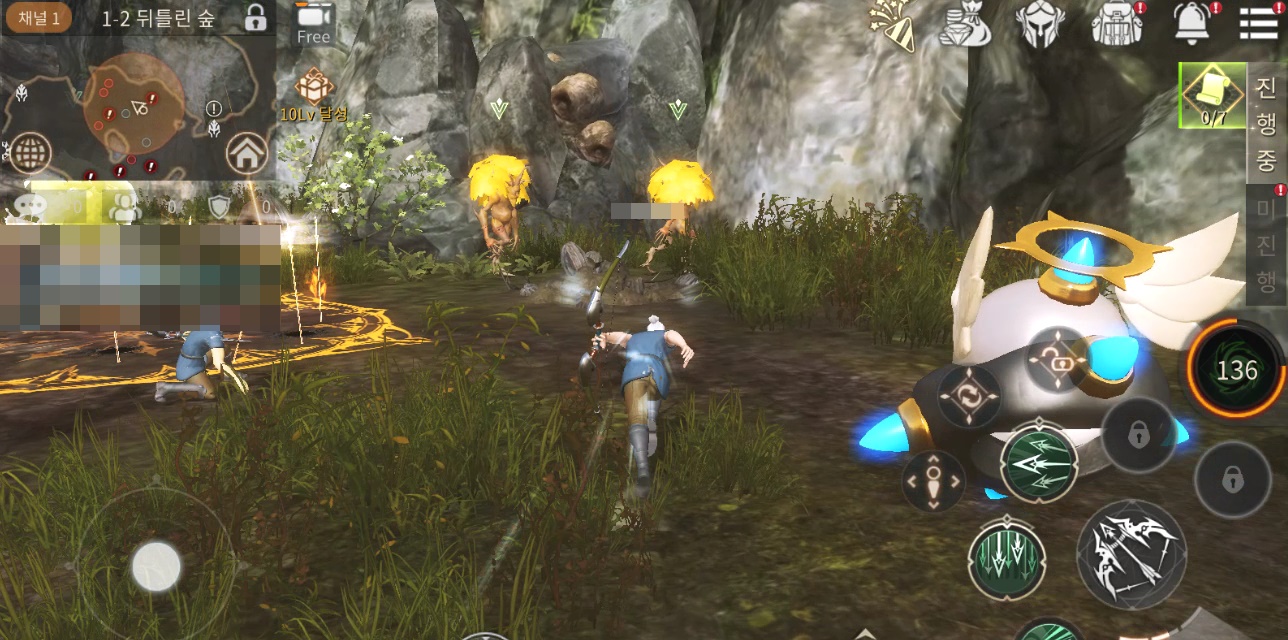Open the main hamburger menu
This screenshot has height=640, width=1288.
point(1258,22)
